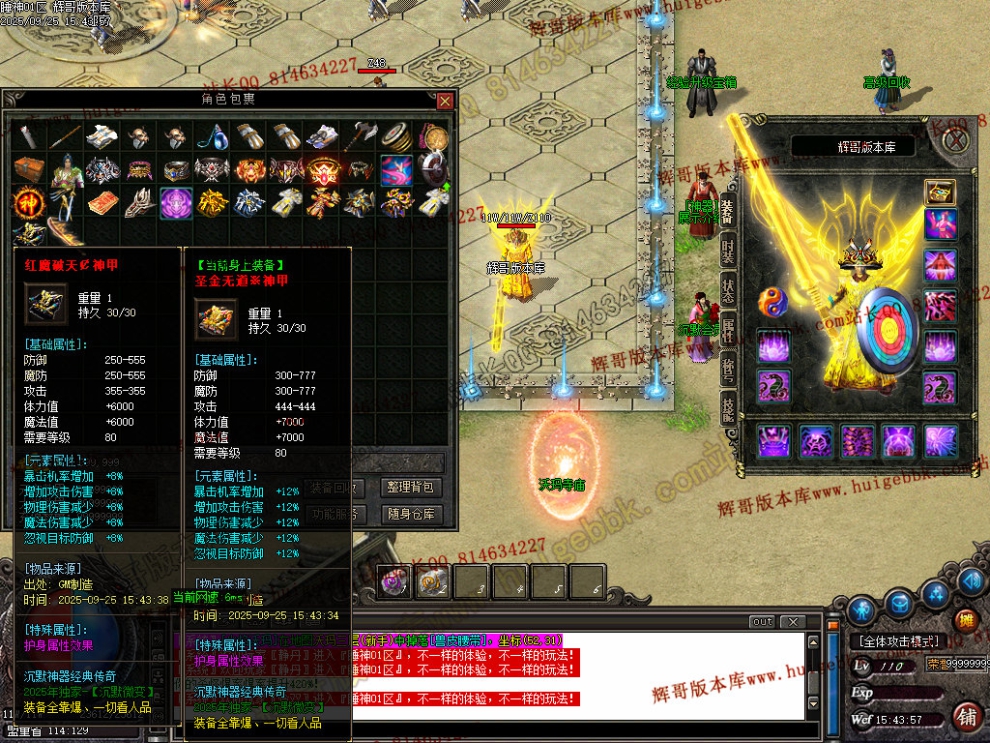Close the character equipment panel
The height and width of the screenshot is (743, 990).
(x=956, y=140)
